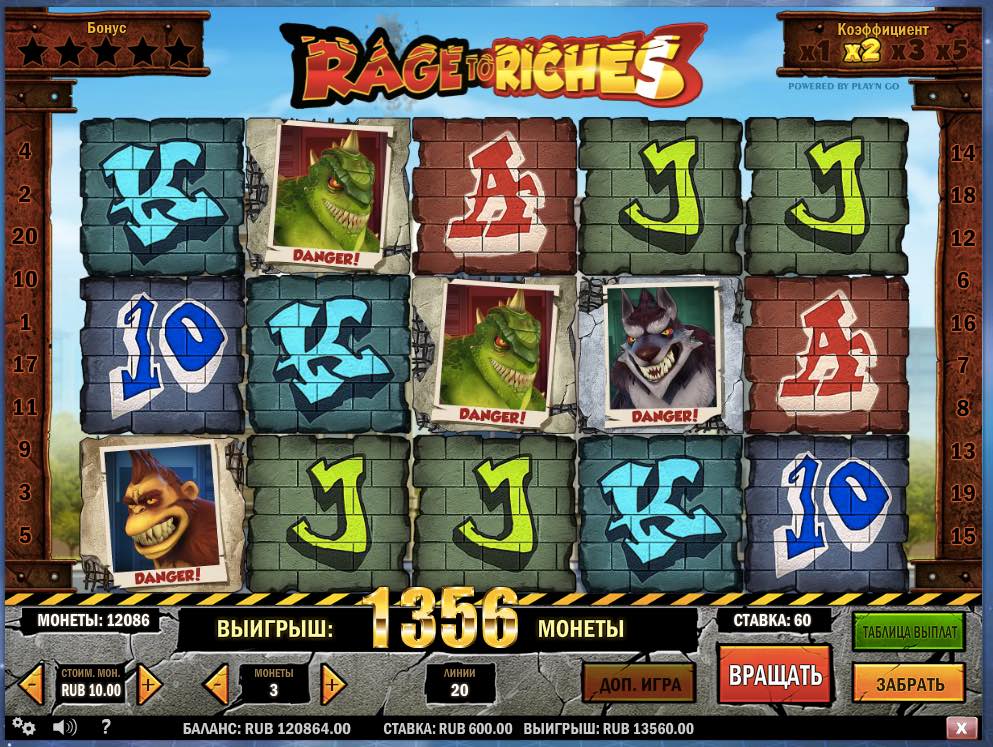The width and height of the screenshot is (993, 747).
Task: Open the ТАБЛИЦА ВЫПЛАТ paytable
Action: tap(908, 632)
